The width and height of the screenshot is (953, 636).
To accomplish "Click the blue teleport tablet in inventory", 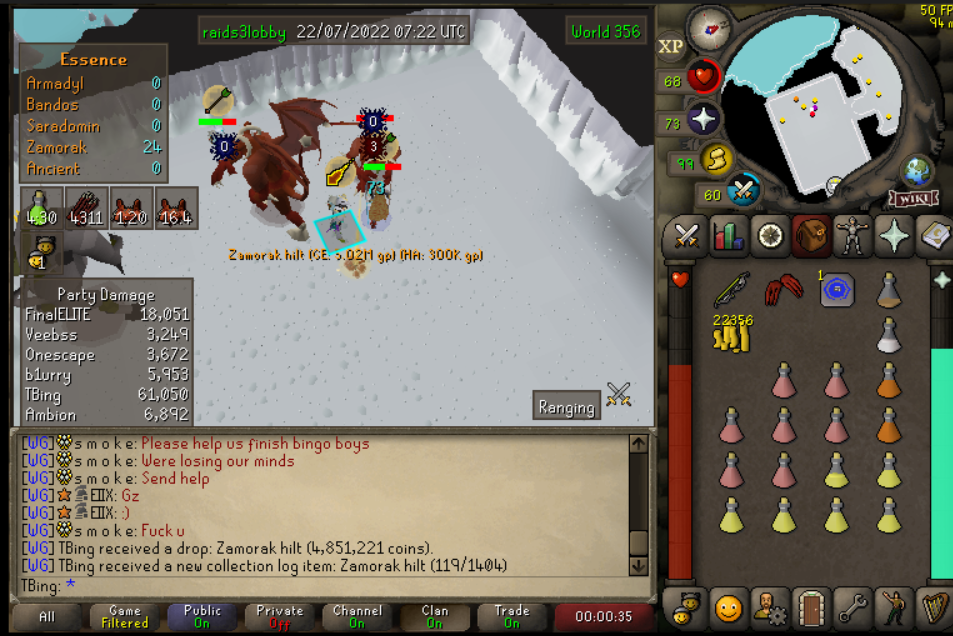I will pos(836,290).
